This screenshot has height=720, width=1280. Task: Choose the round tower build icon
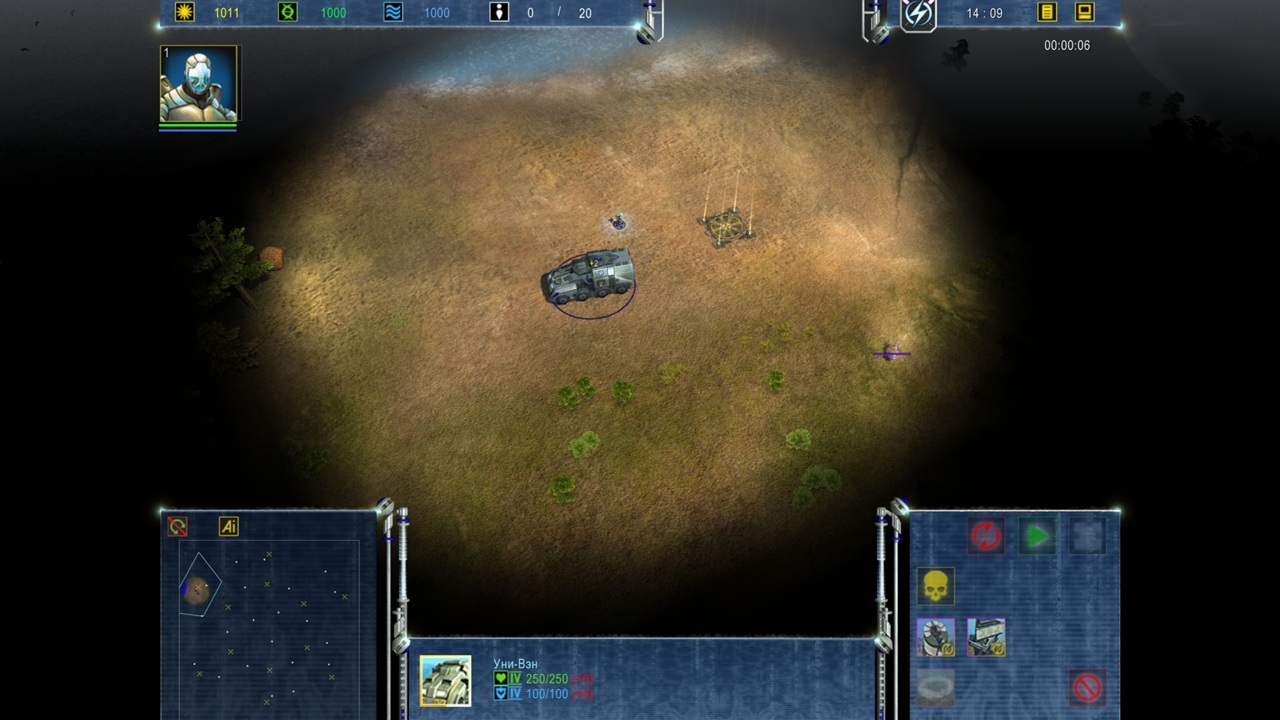pos(936,637)
